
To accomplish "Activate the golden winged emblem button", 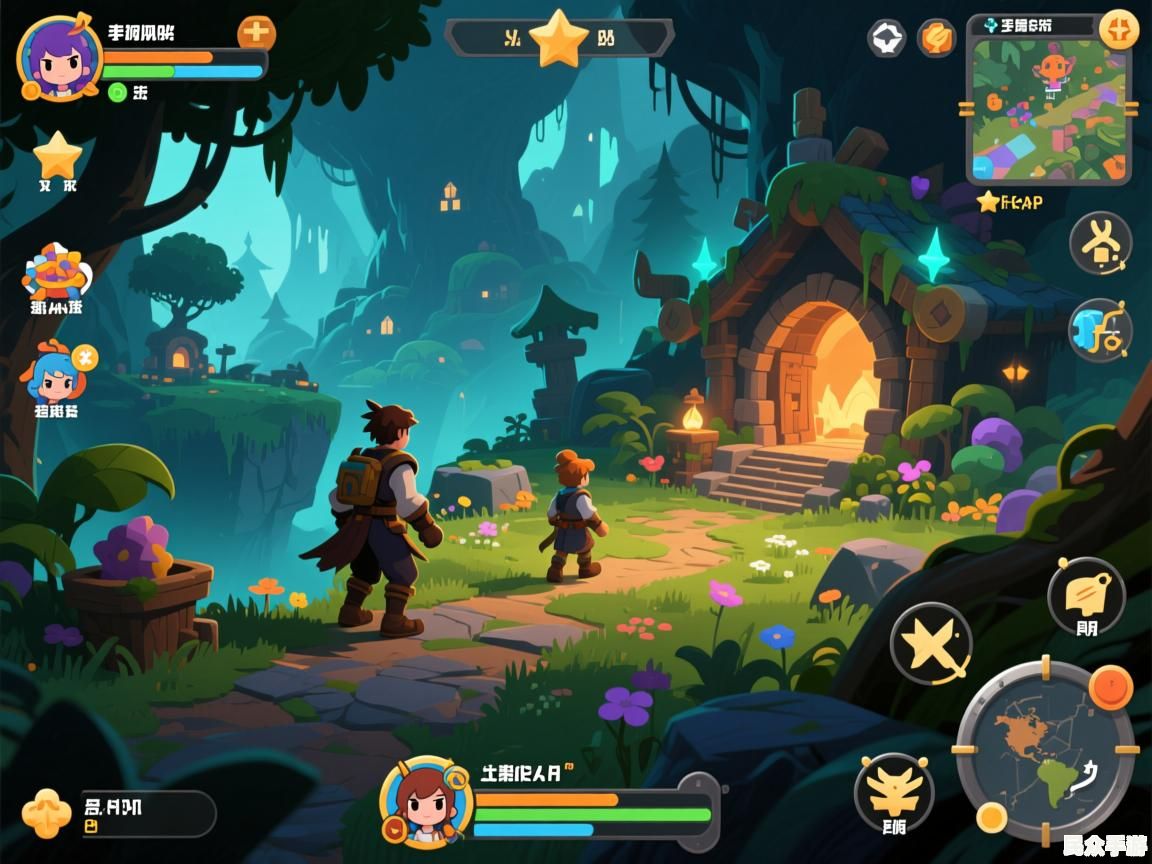I will click(893, 793).
